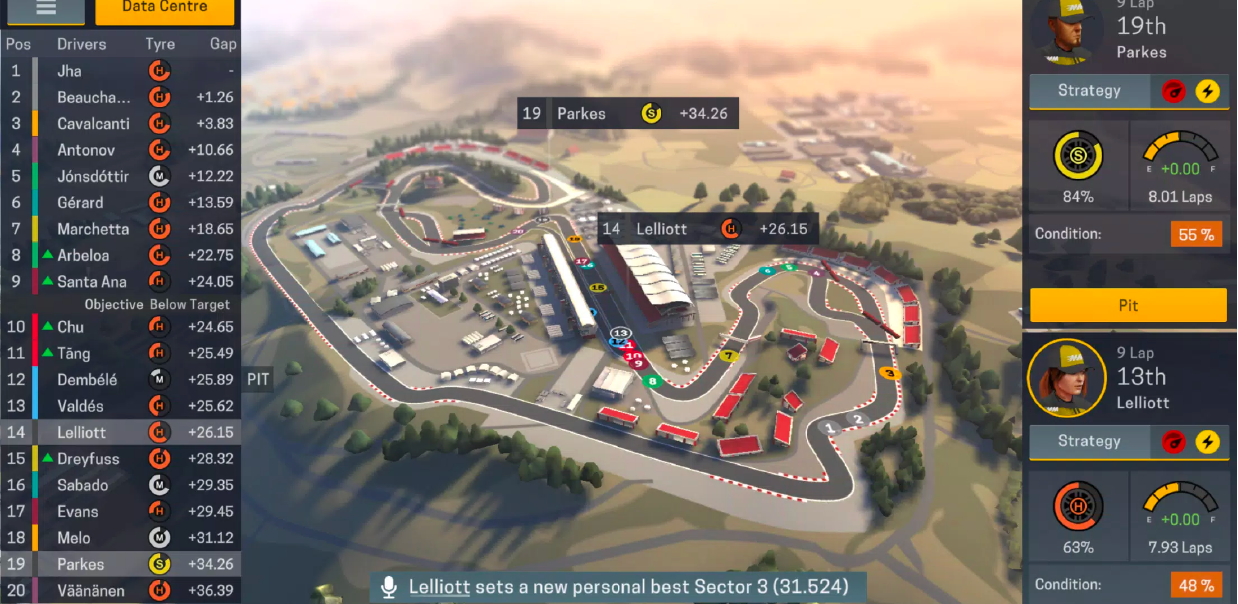Click the Parkes track label on the map
Screen dimensions: 1238x604
pos(627,113)
